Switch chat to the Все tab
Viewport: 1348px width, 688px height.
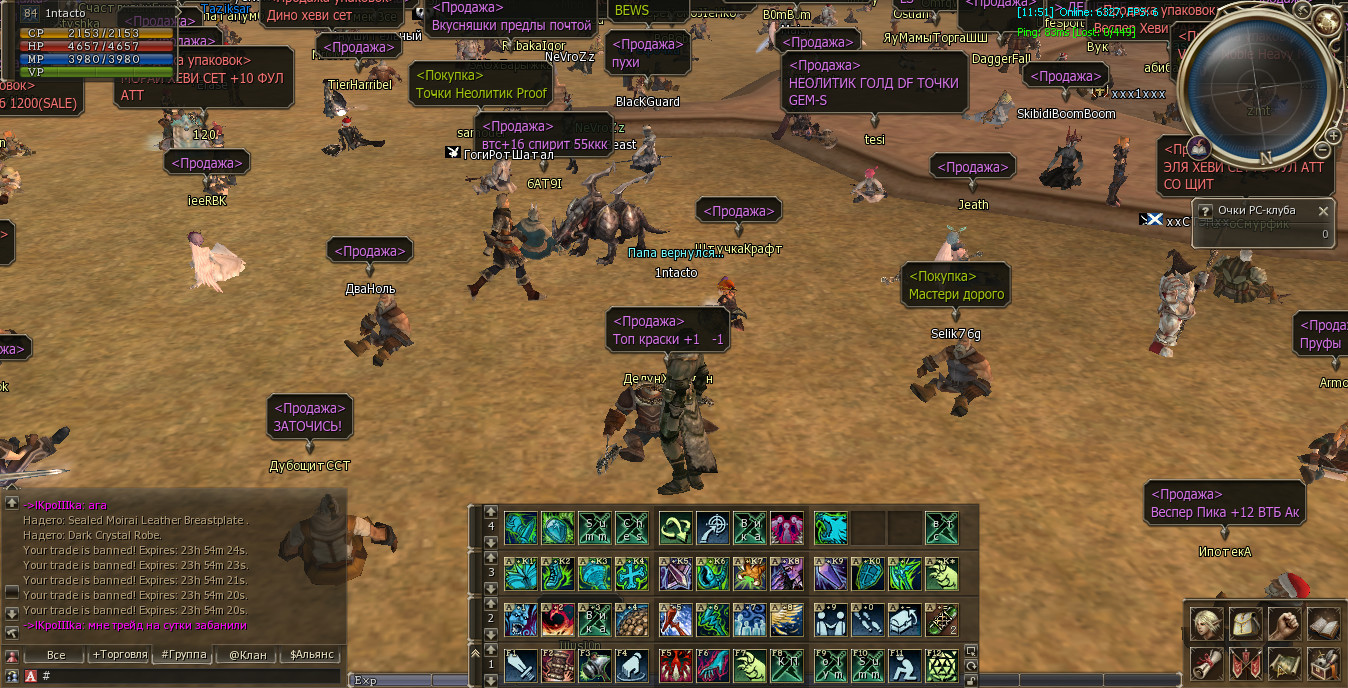(55, 655)
